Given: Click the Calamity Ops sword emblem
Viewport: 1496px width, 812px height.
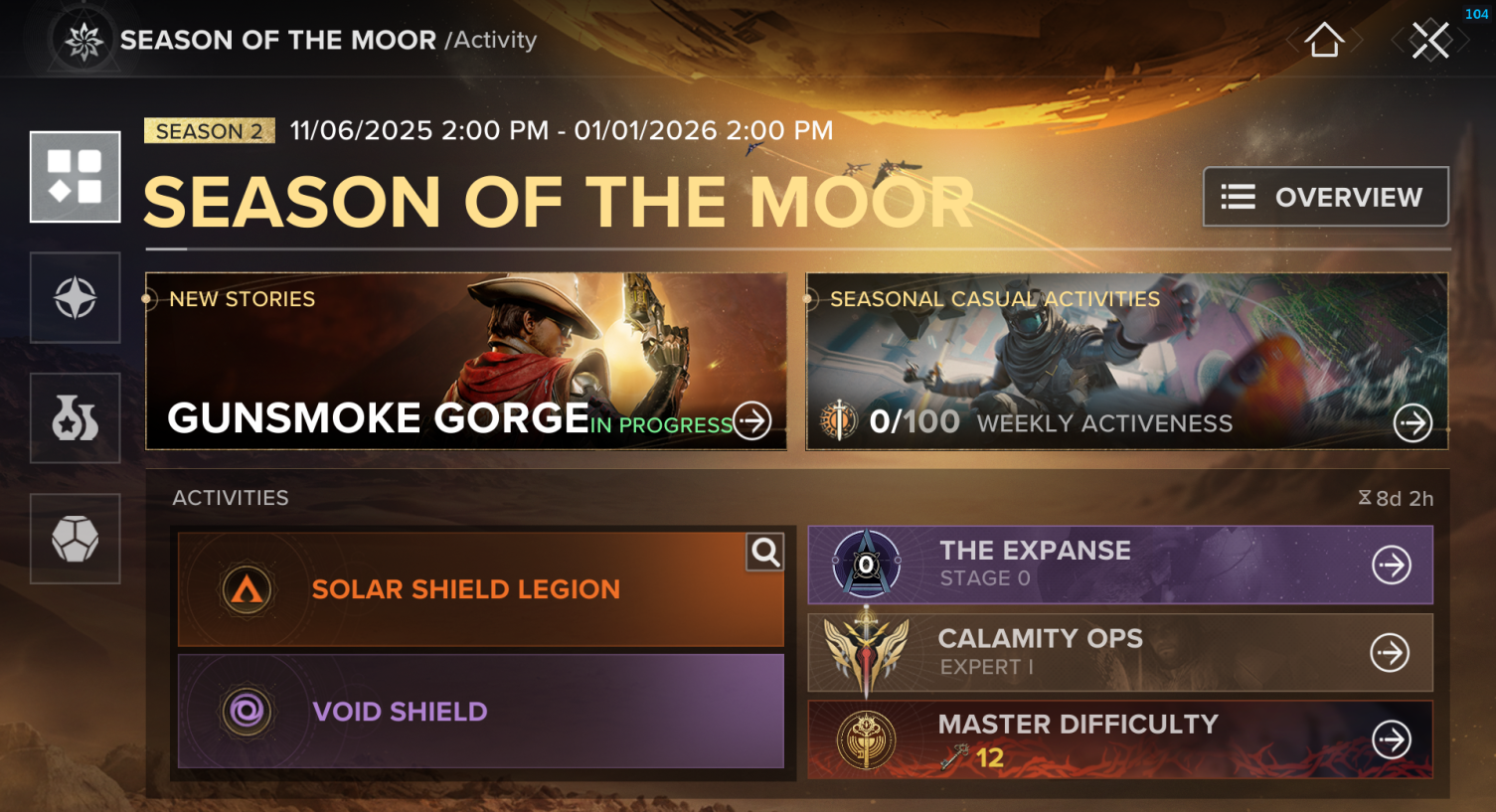Looking at the screenshot, I should [x=868, y=652].
